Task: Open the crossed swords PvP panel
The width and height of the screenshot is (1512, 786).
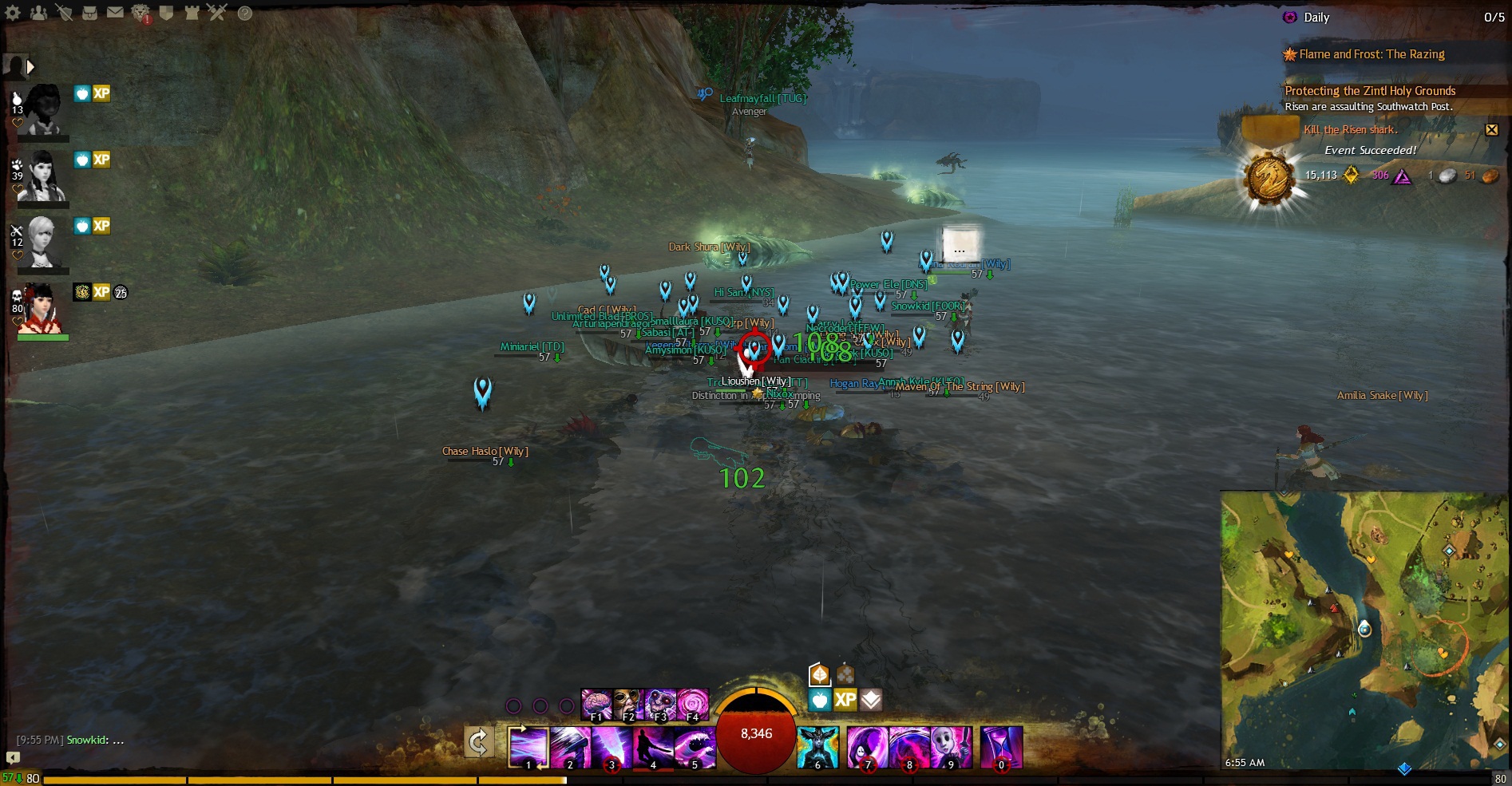Action: pyautogui.click(x=216, y=13)
